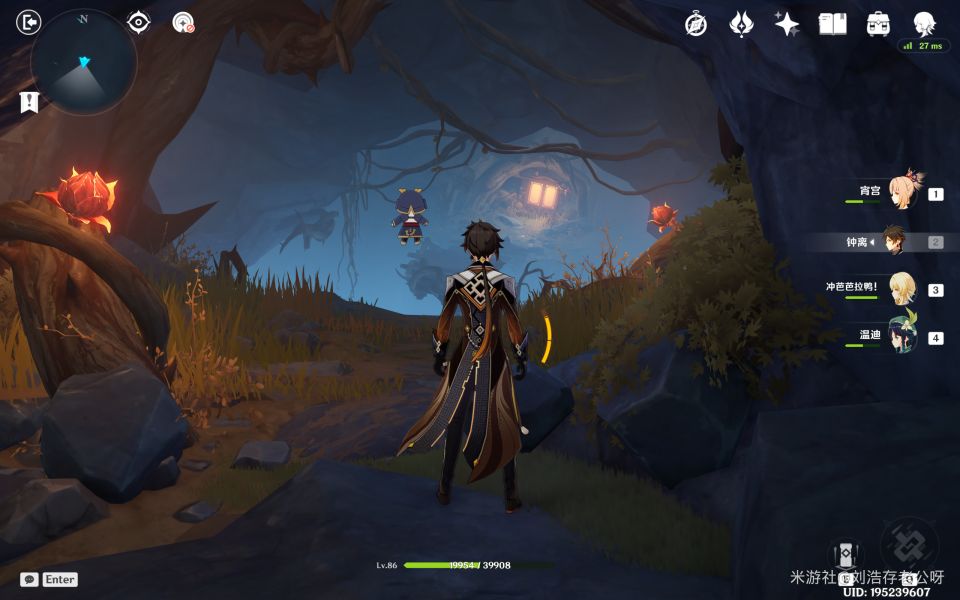The image size is (960, 600).
Task: Activate the Elemental Burst icon
Action: [x=909, y=546]
